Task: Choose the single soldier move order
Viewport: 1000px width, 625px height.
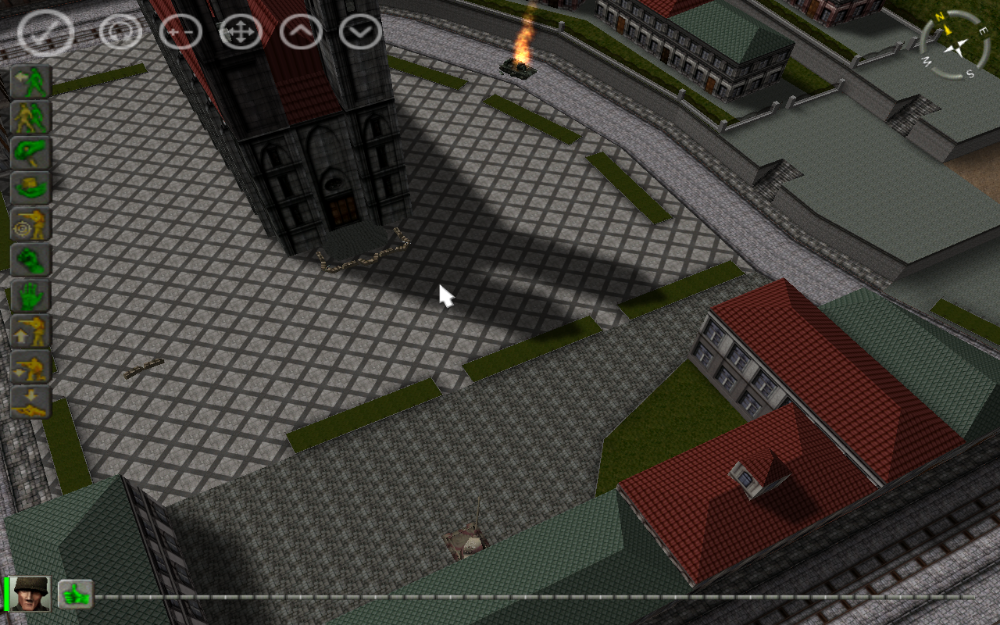Action: 31,82
